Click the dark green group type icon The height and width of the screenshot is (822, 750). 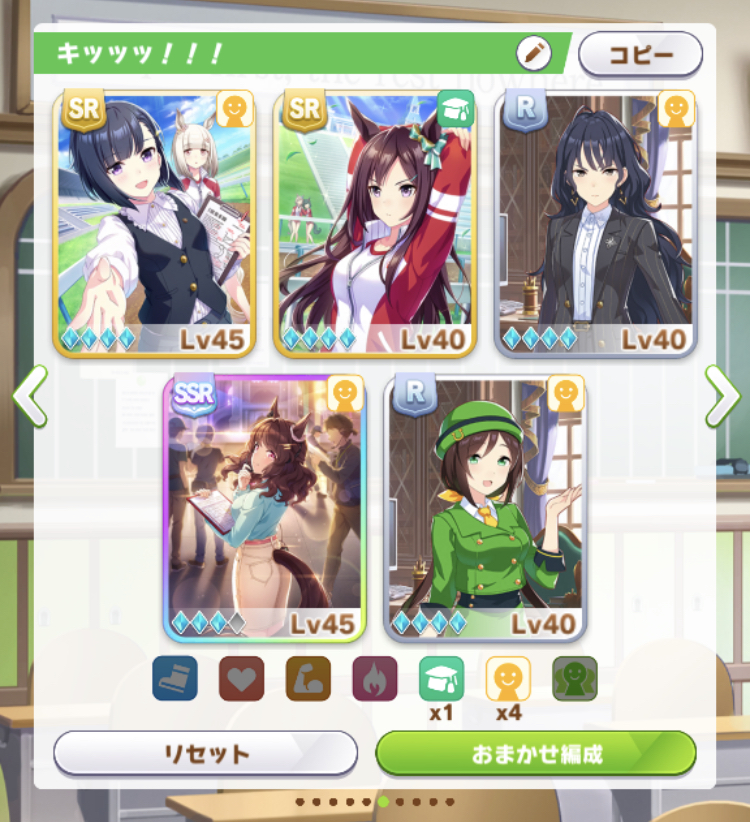[575, 678]
